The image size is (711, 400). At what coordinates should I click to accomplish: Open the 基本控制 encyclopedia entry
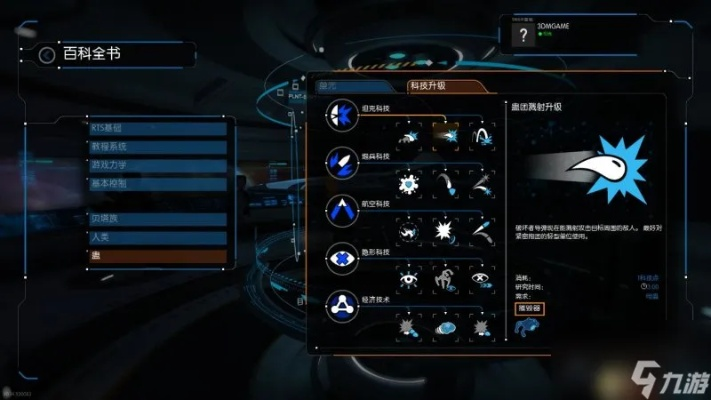point(158,184)
